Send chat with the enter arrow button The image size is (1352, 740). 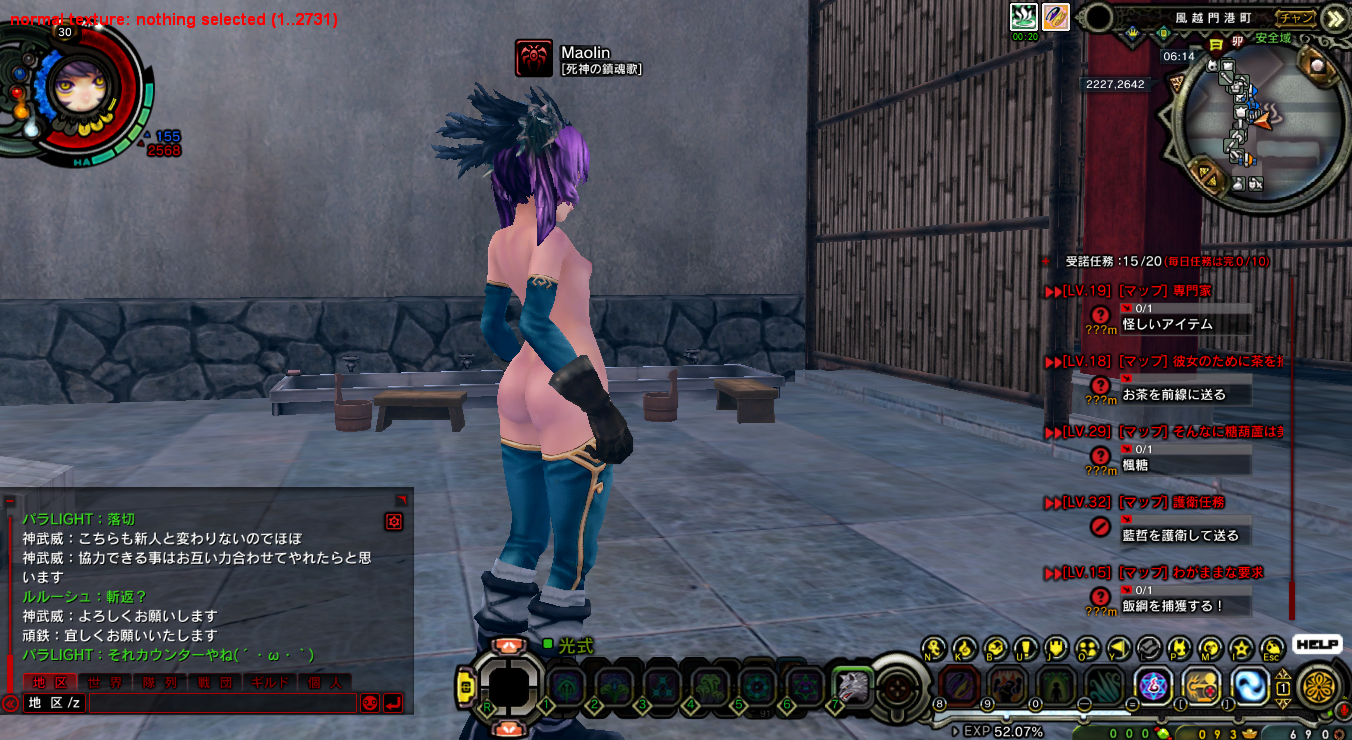point(393,703)
